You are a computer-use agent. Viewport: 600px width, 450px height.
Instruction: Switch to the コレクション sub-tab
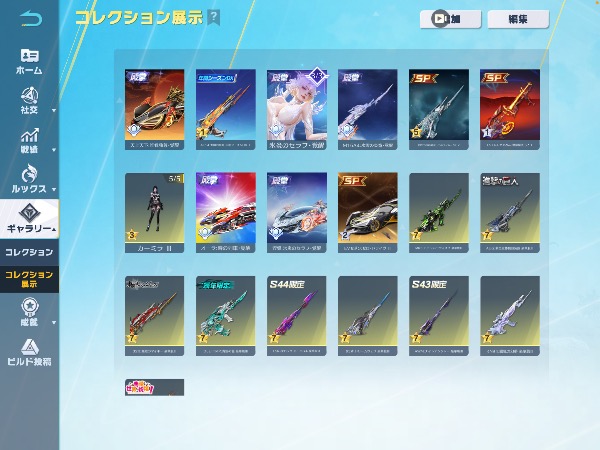29,252
